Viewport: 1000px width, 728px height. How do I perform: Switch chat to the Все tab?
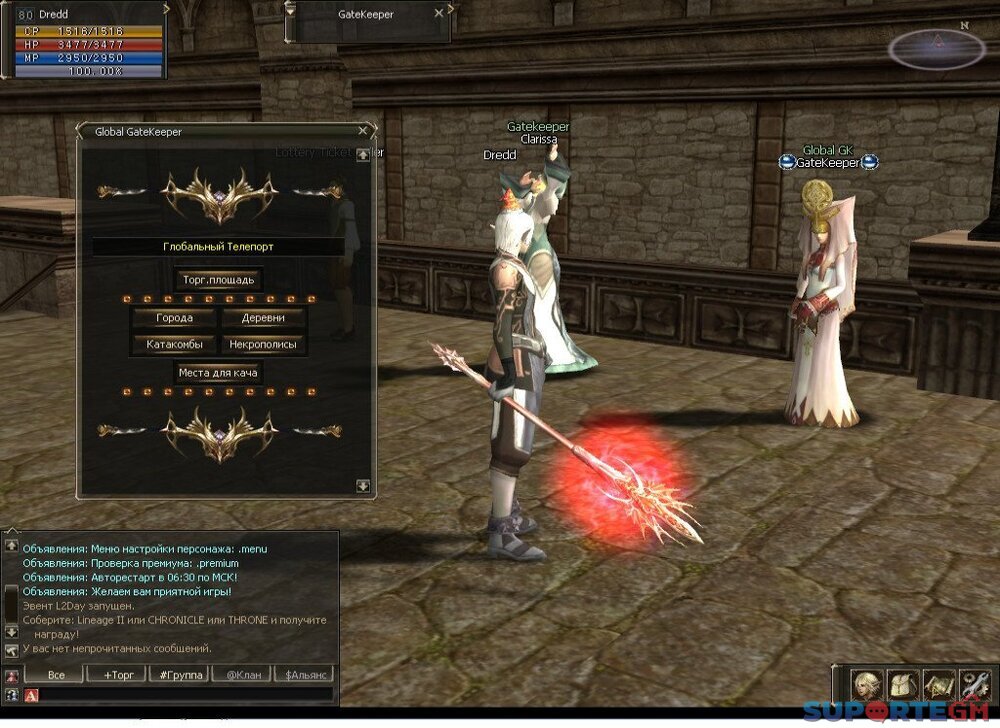[x=56, y=675]
